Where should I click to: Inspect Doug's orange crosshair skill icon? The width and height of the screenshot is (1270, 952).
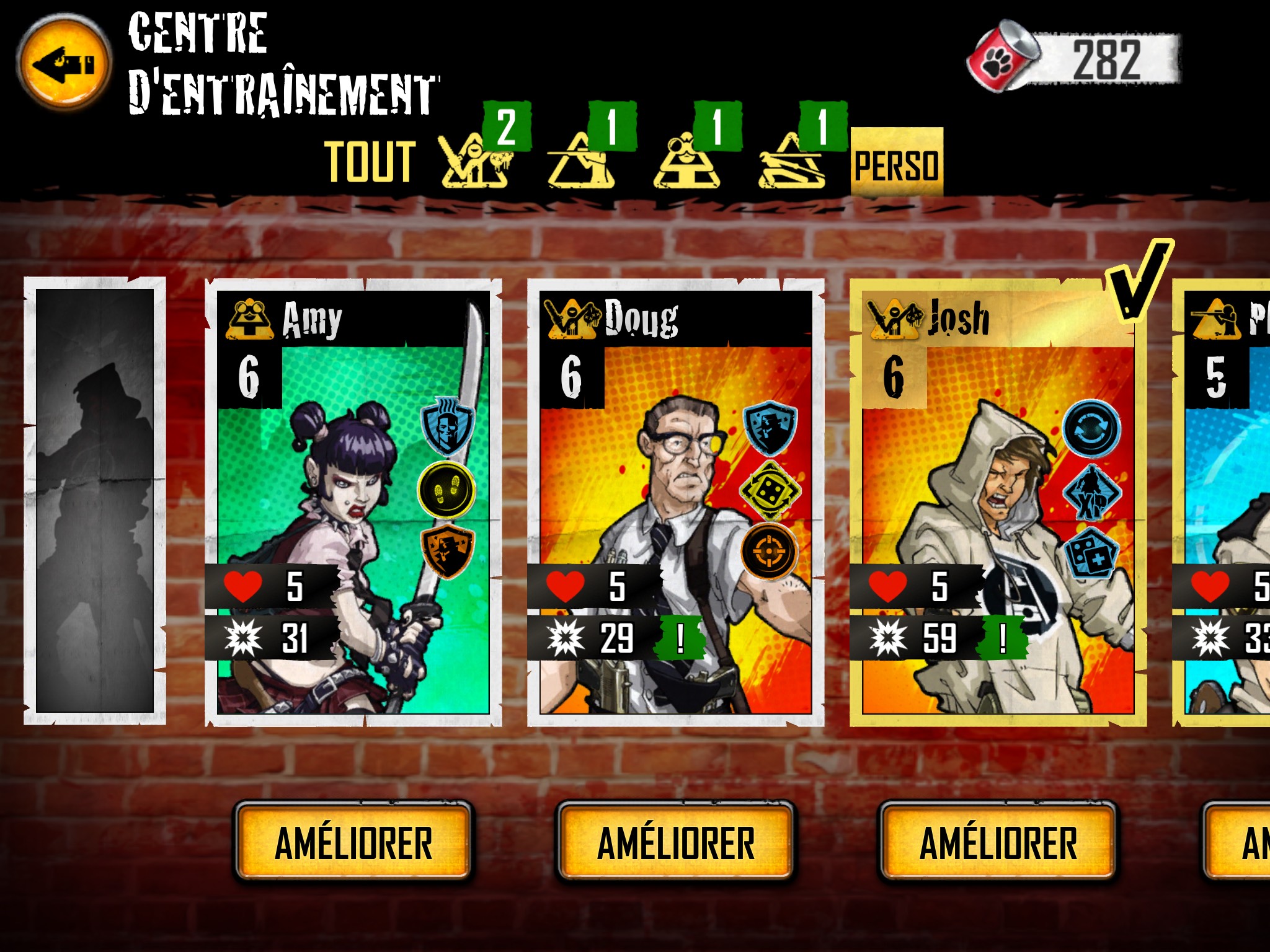pyautogui.click(x=769, y=550)
